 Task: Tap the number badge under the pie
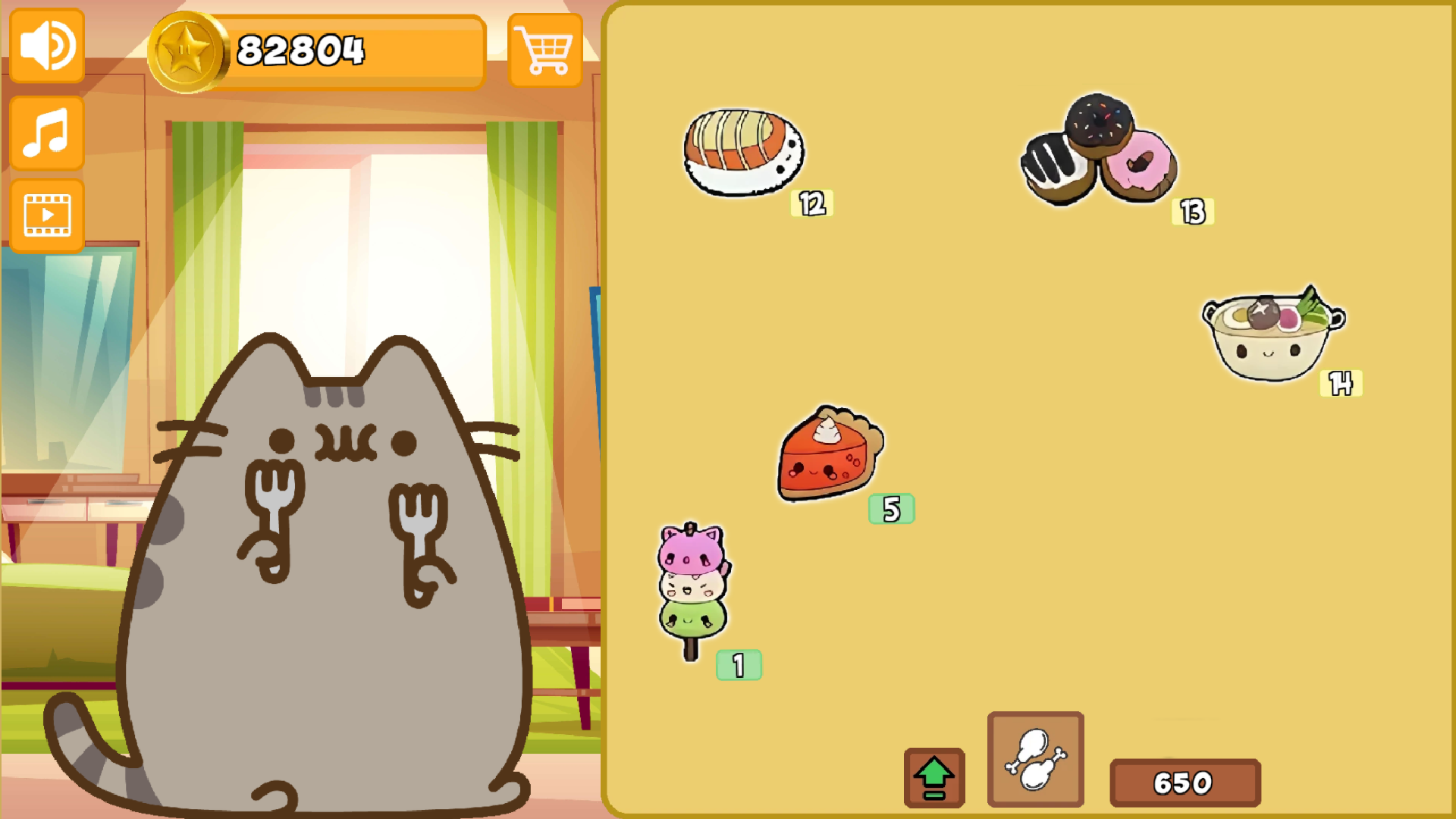[x=890, y=509]
